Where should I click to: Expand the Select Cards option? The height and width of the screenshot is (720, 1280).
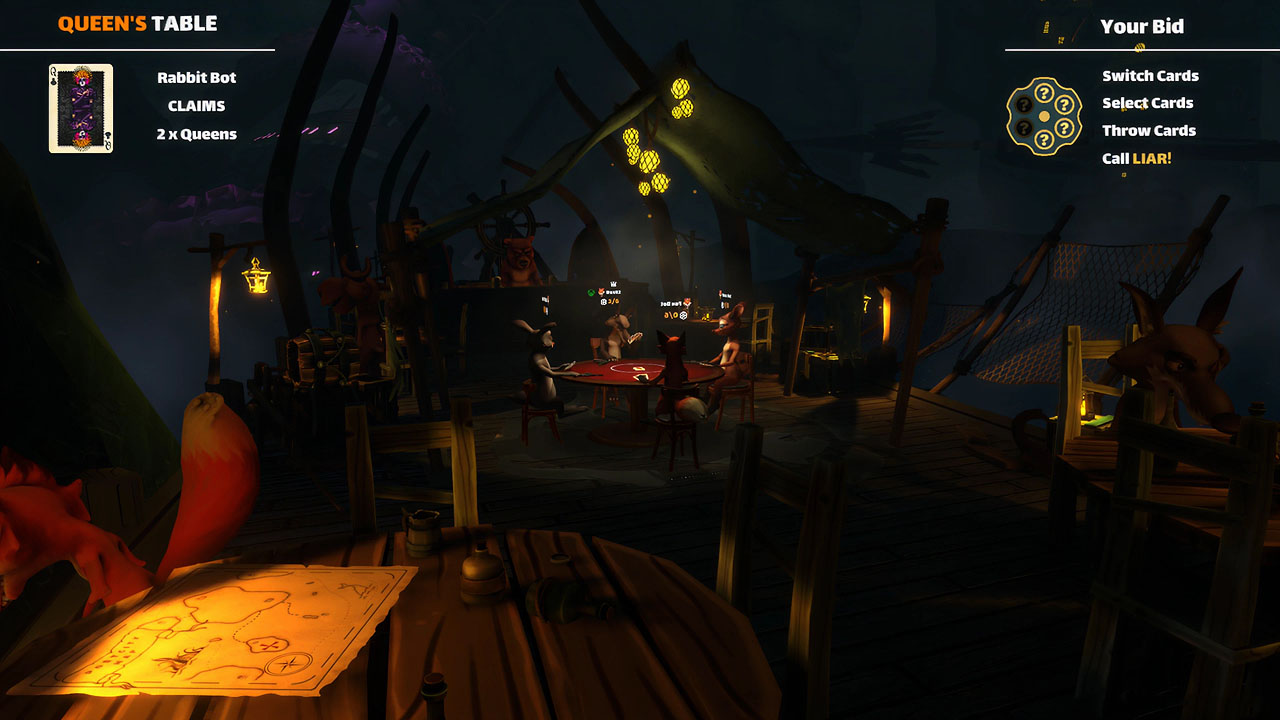point(1146,103)
